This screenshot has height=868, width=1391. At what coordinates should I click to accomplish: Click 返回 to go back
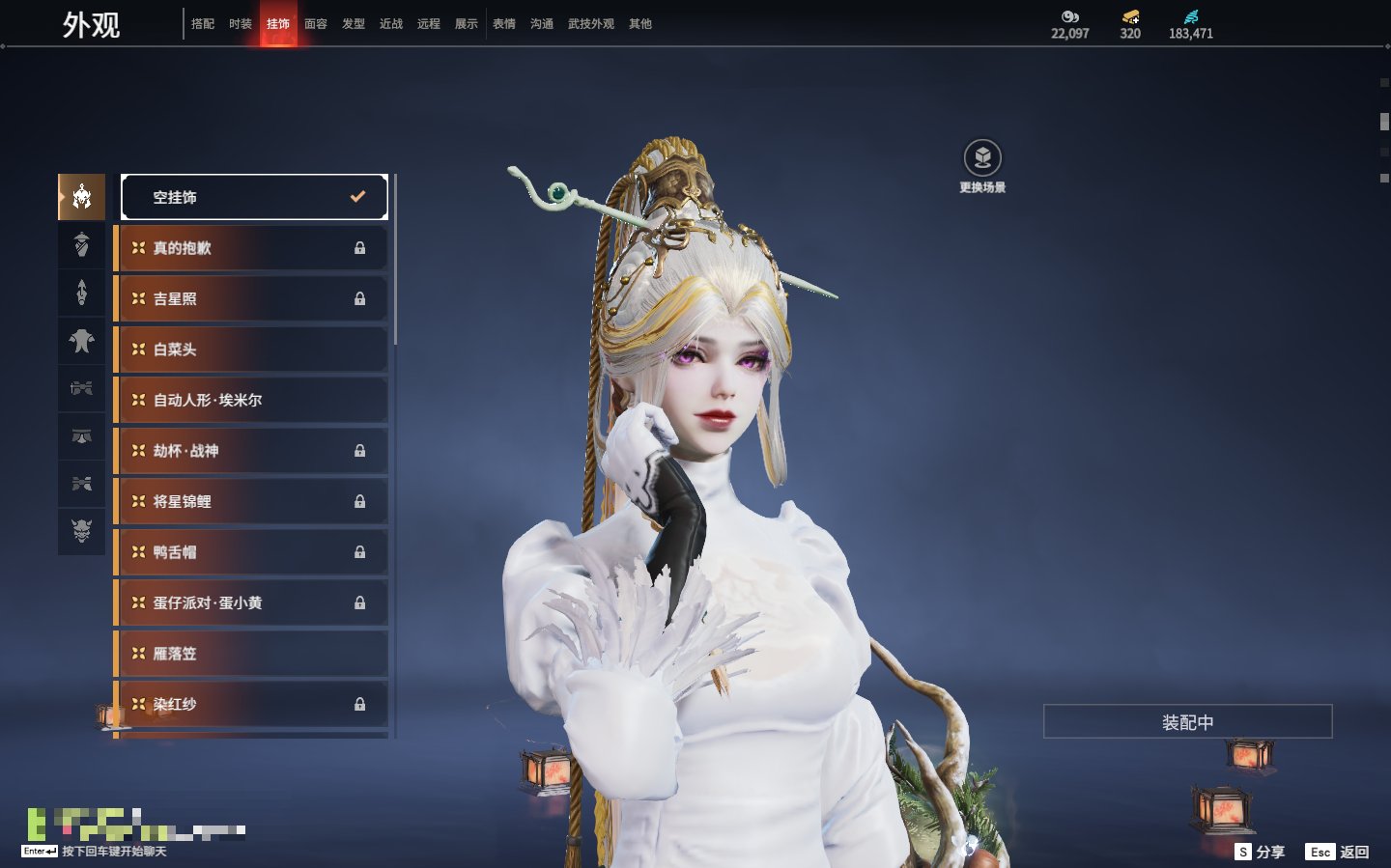point(1338,852)
